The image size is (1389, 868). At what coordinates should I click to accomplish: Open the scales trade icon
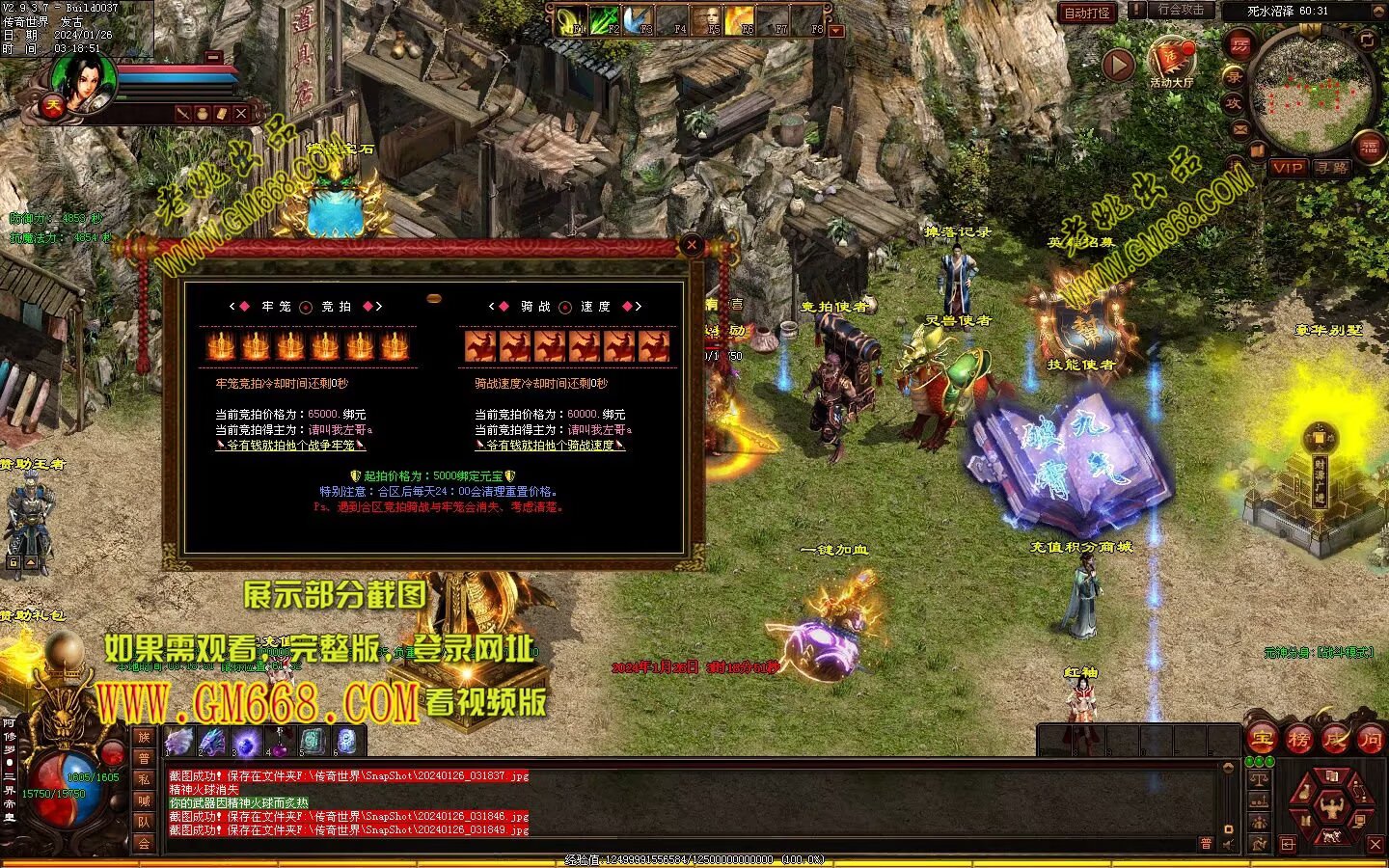tap(1259, 778)
